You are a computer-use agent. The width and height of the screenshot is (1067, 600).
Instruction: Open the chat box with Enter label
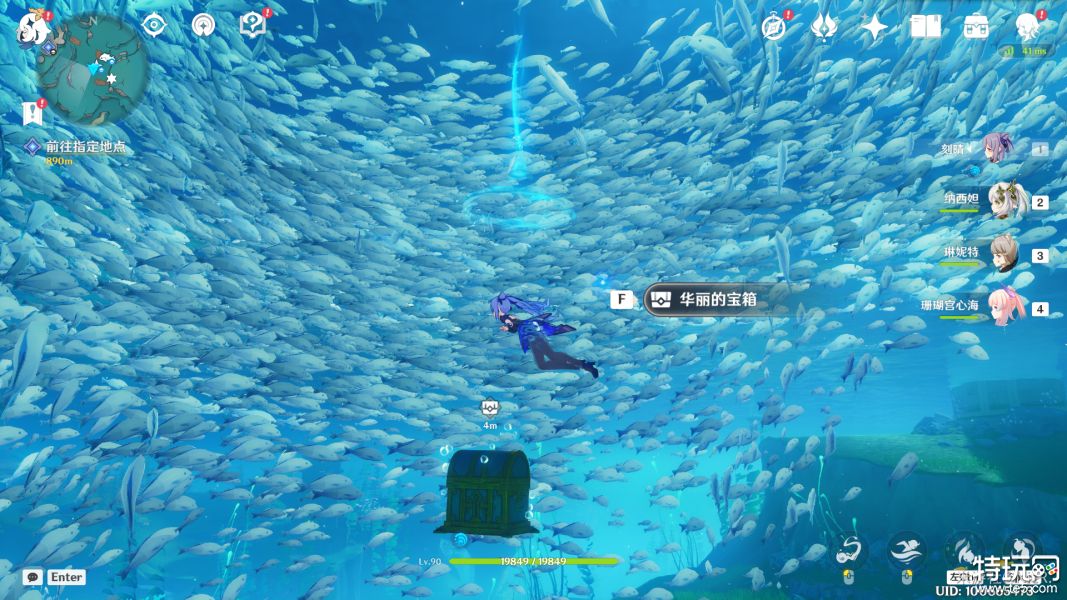tap(55, 577)
